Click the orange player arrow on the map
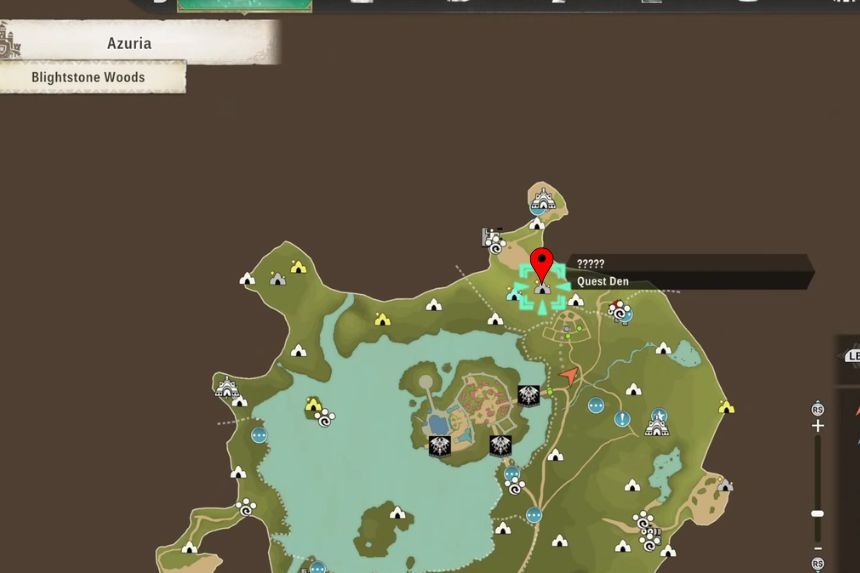The height and width of the screenshot is (573, 860). tap(569, 376)
